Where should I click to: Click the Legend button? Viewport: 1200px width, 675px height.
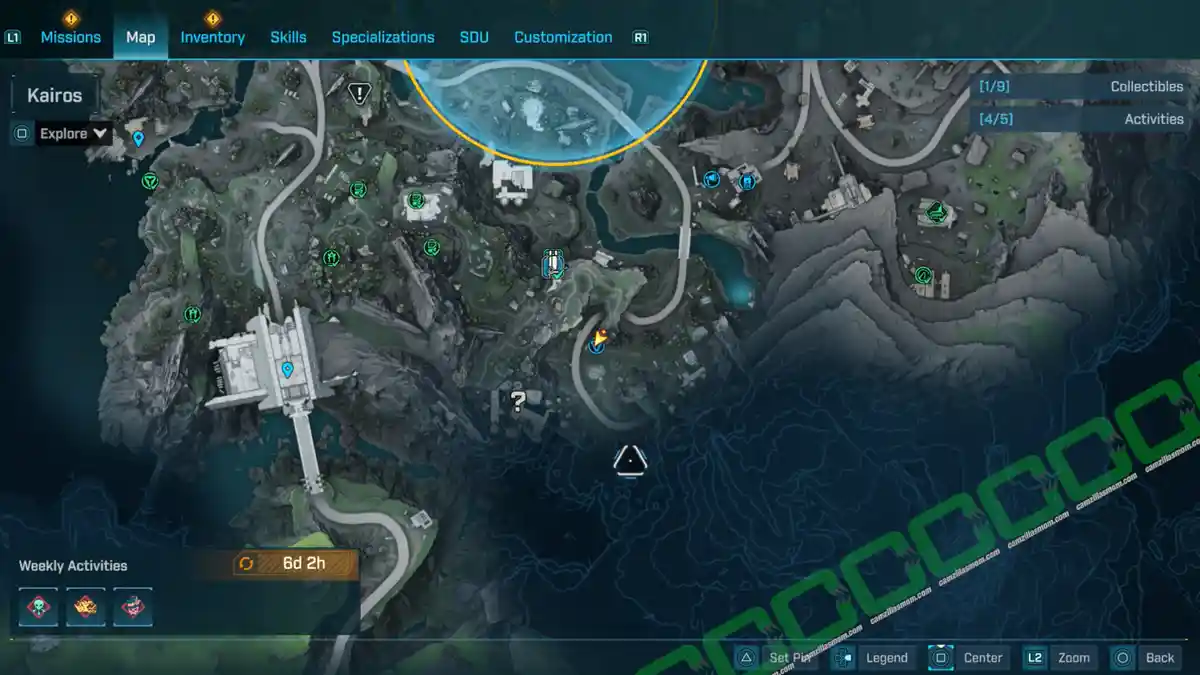872,657
